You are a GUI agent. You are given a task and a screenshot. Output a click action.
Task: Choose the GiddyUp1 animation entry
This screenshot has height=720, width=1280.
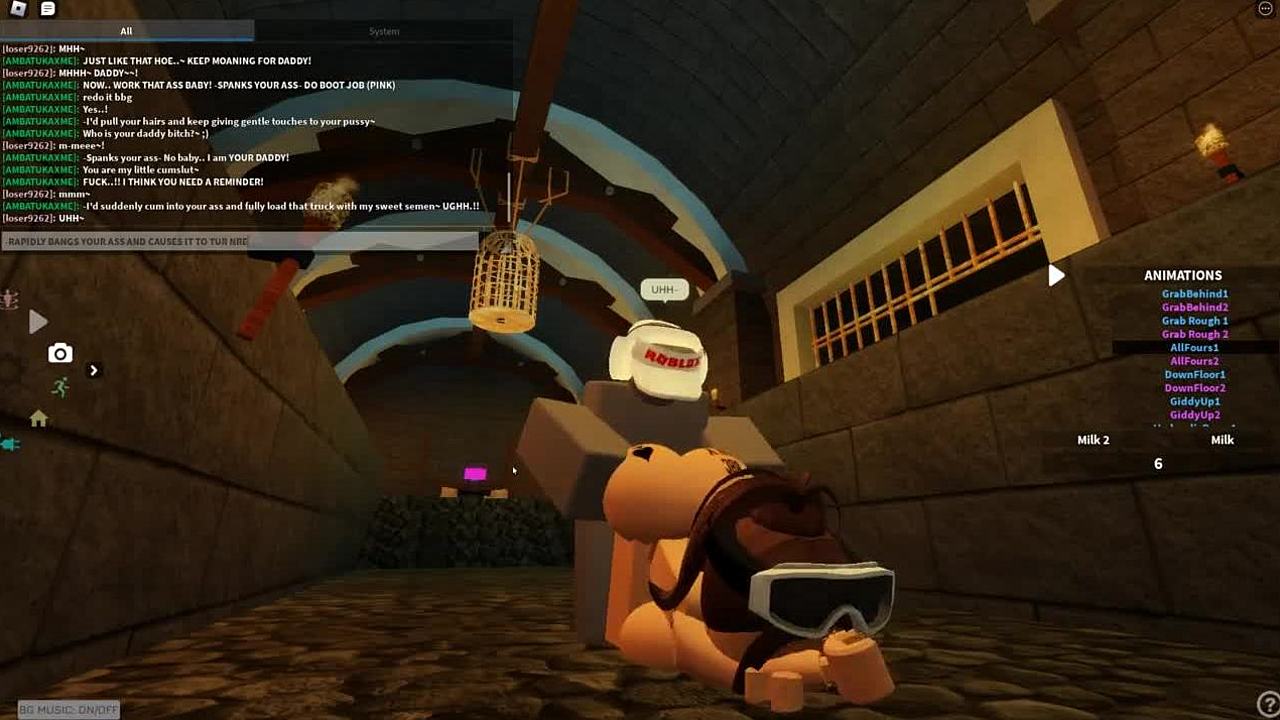pyautogui.click(x=1195, y=402)
